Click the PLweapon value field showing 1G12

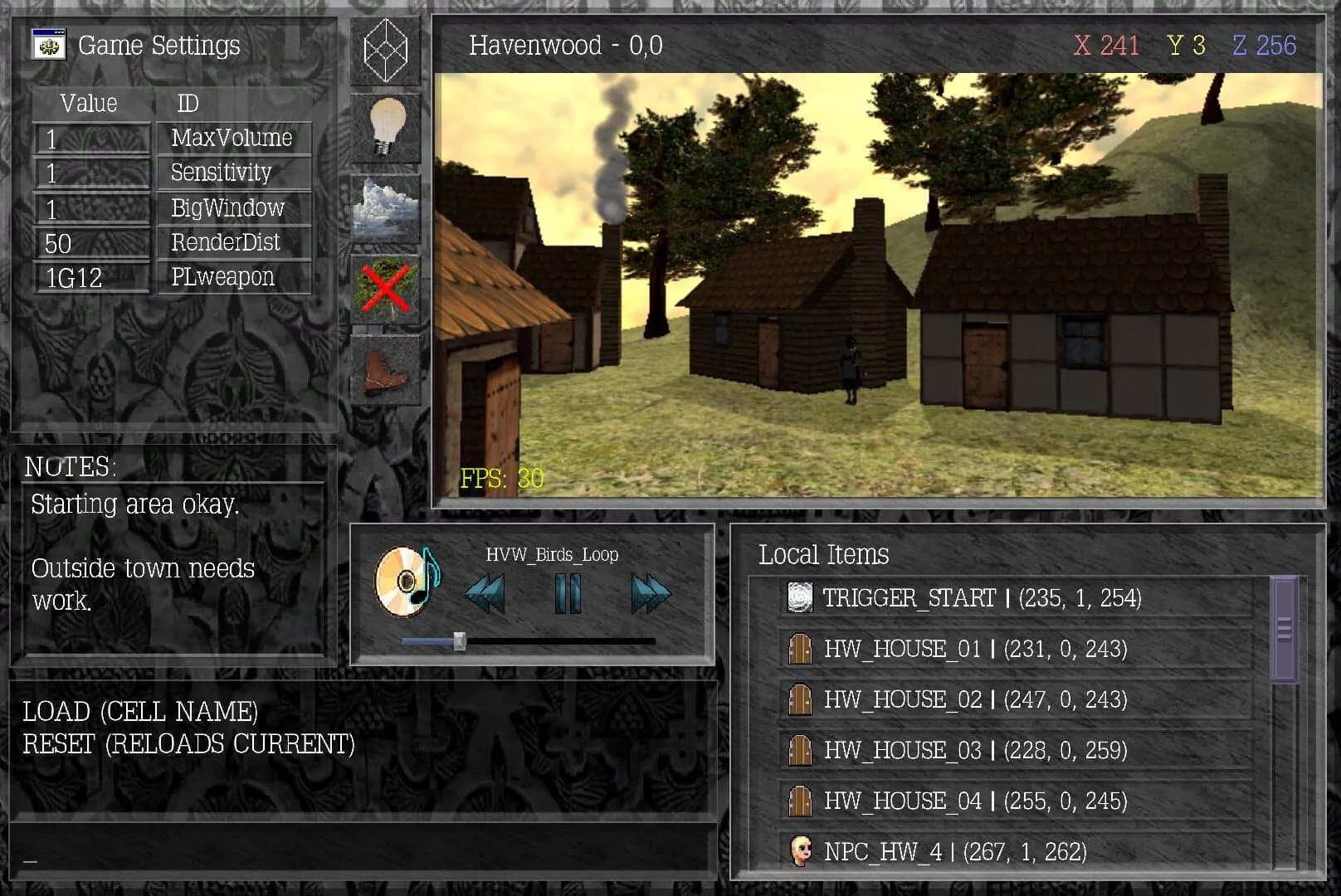pyautogui.click(x=91, y=278)
